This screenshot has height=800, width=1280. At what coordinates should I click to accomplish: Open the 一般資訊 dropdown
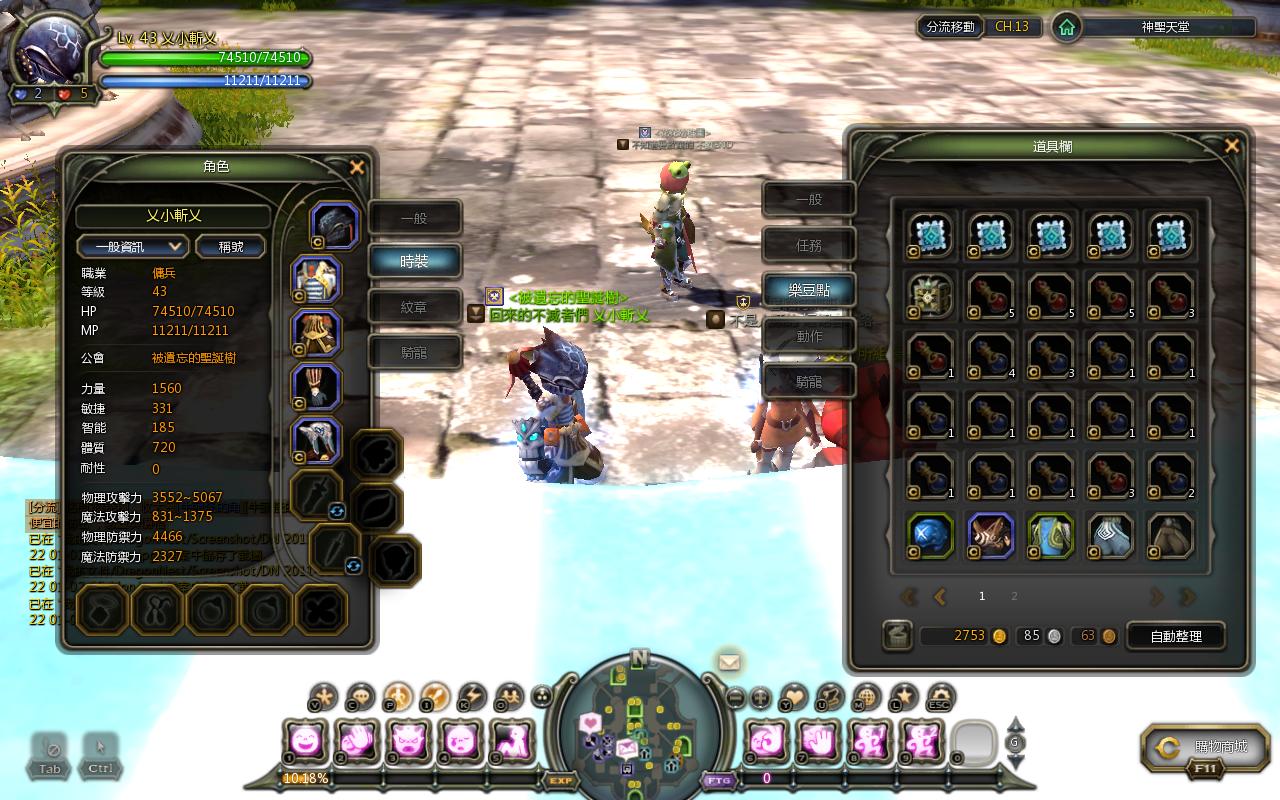(133, 246)
